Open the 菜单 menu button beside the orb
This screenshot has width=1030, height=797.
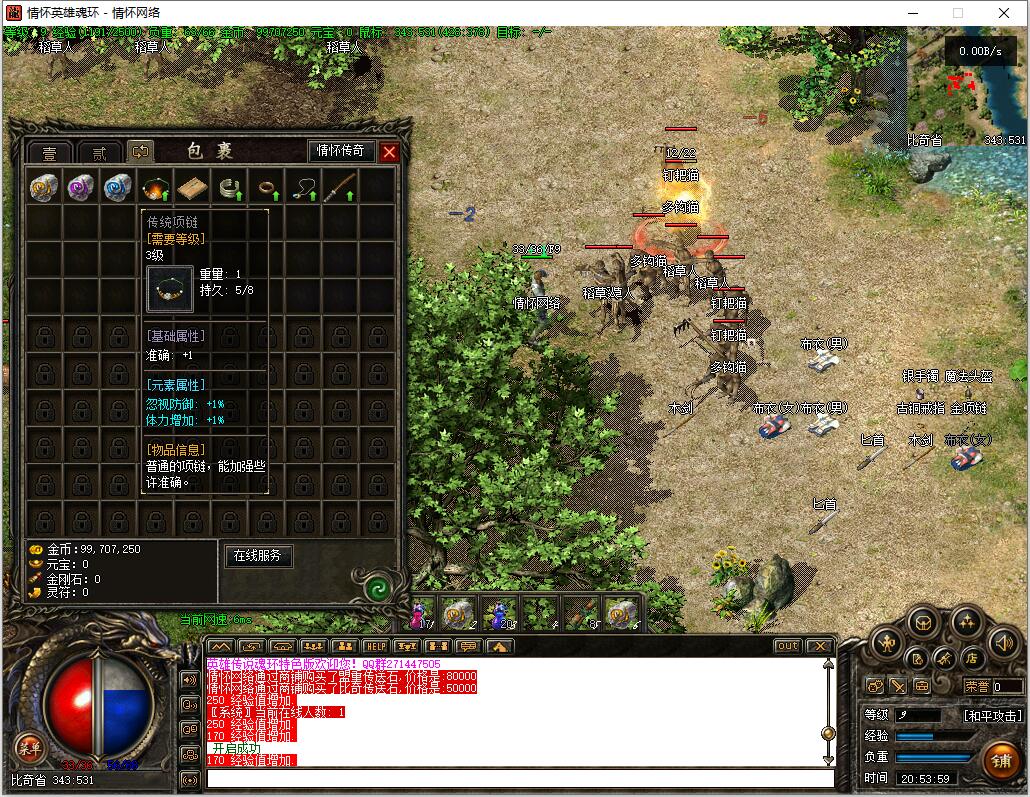coord(29,747)
